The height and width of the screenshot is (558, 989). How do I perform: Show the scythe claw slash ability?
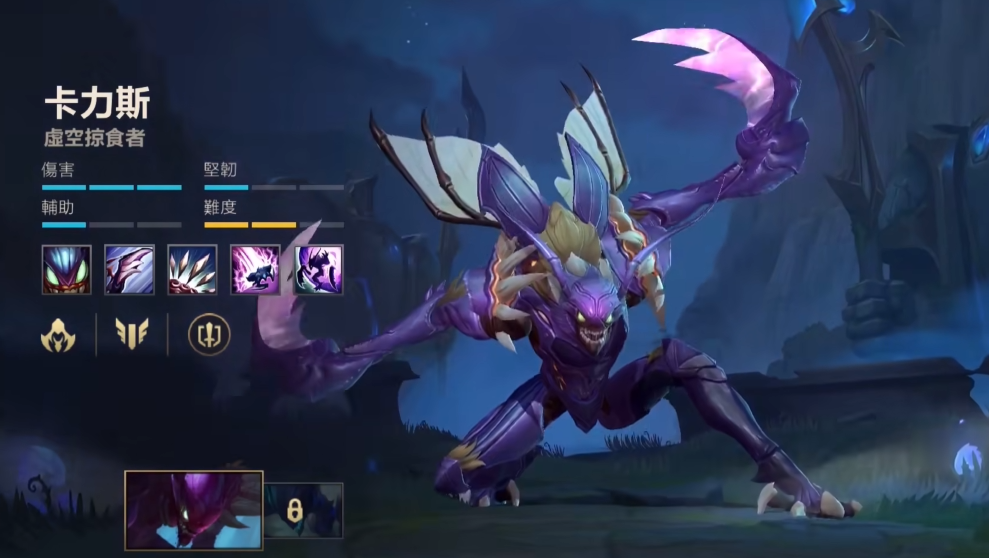pos(130,269)
